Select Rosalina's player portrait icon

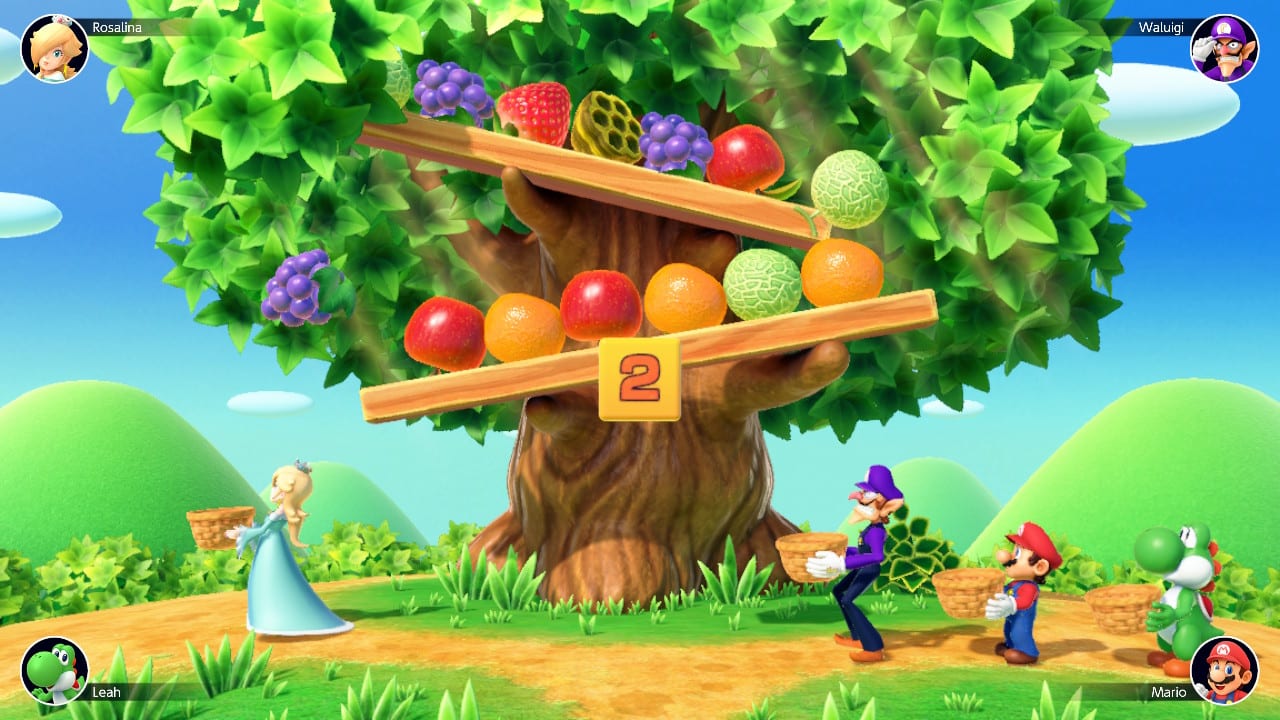pyautogui.click(x=57, y=44)
